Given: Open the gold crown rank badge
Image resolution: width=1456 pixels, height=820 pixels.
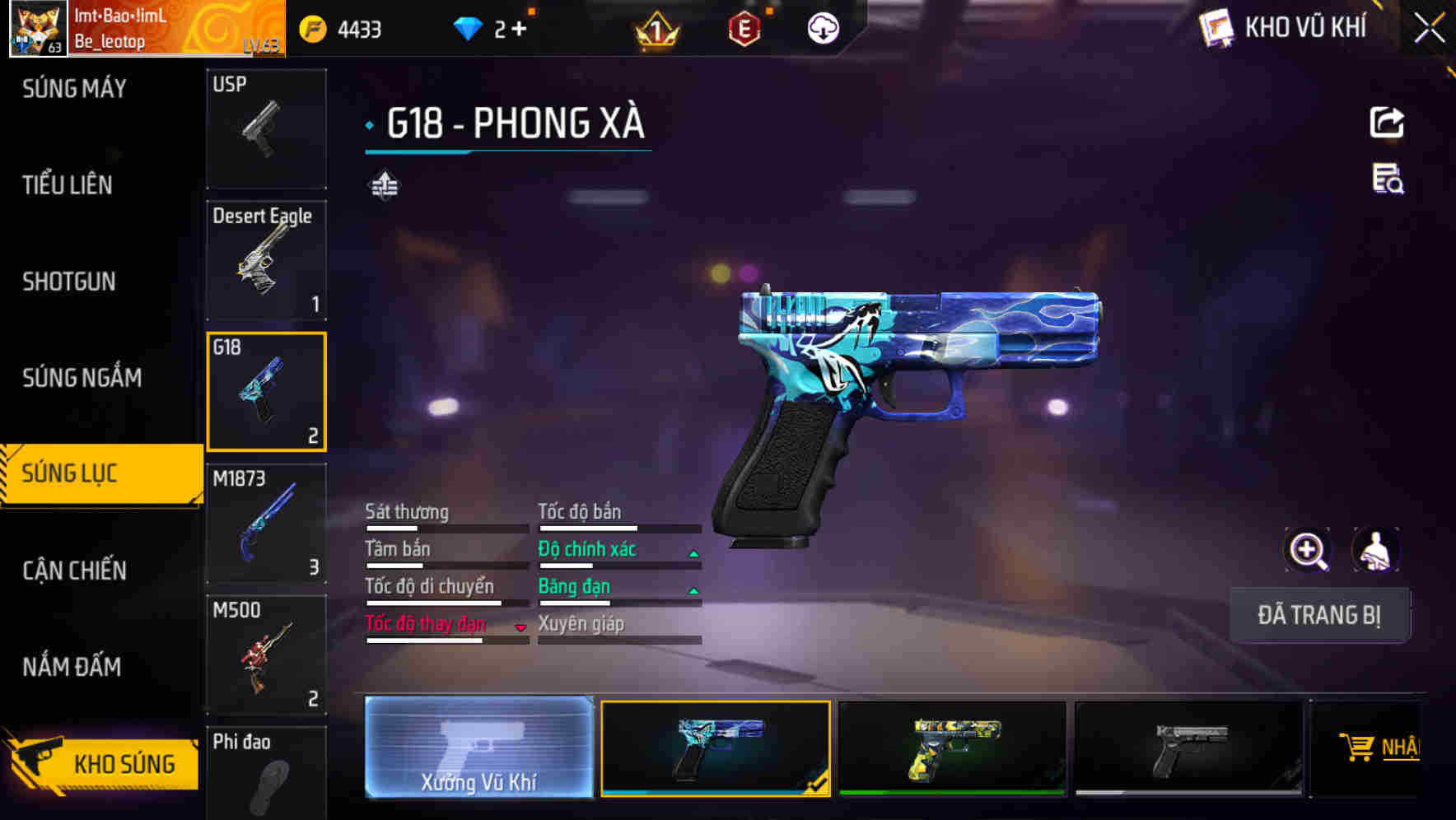Looking at the screenshot, I should click(x=655, y=30).
